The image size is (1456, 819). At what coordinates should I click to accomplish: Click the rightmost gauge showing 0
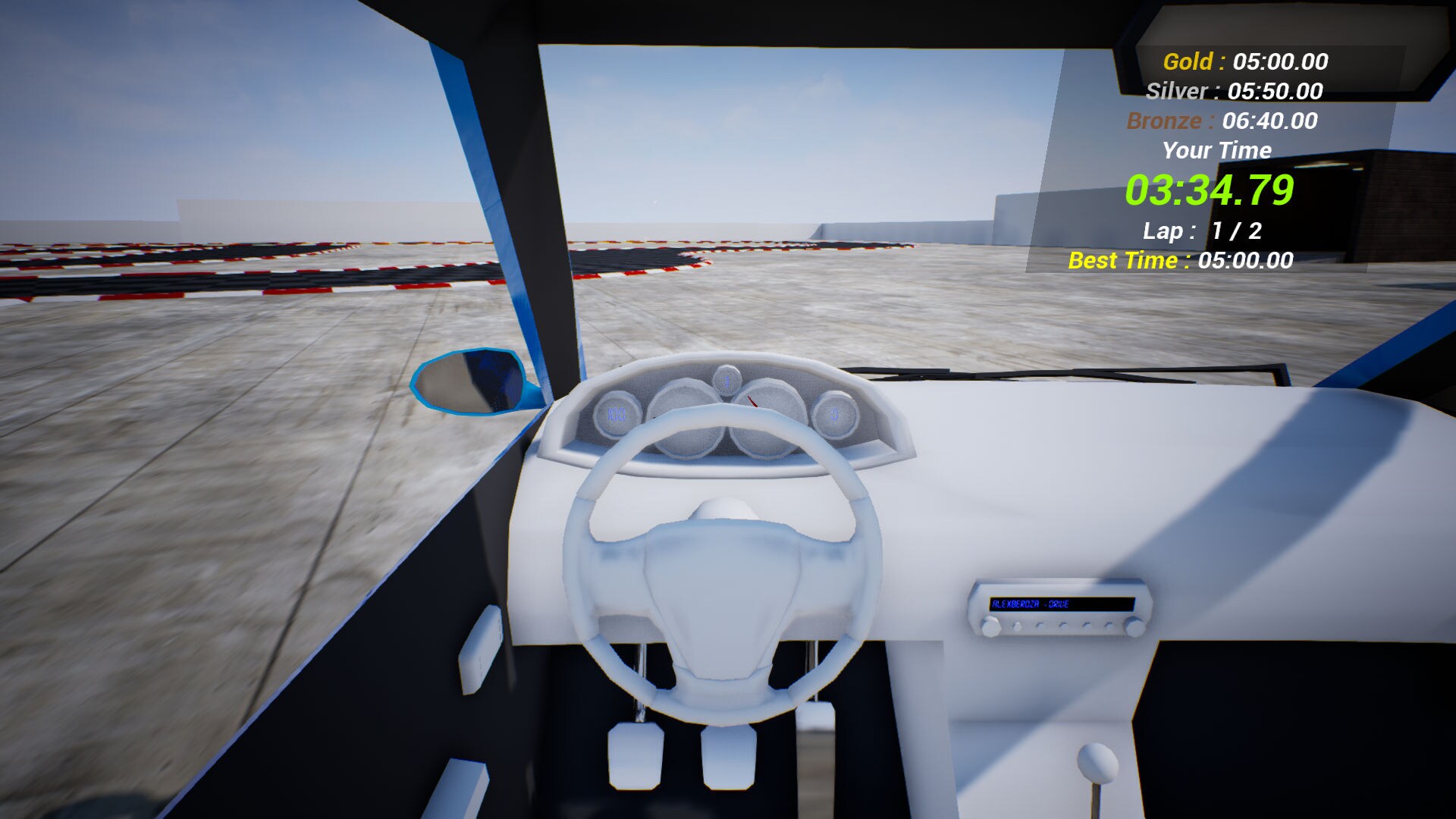tap(835, 415)
